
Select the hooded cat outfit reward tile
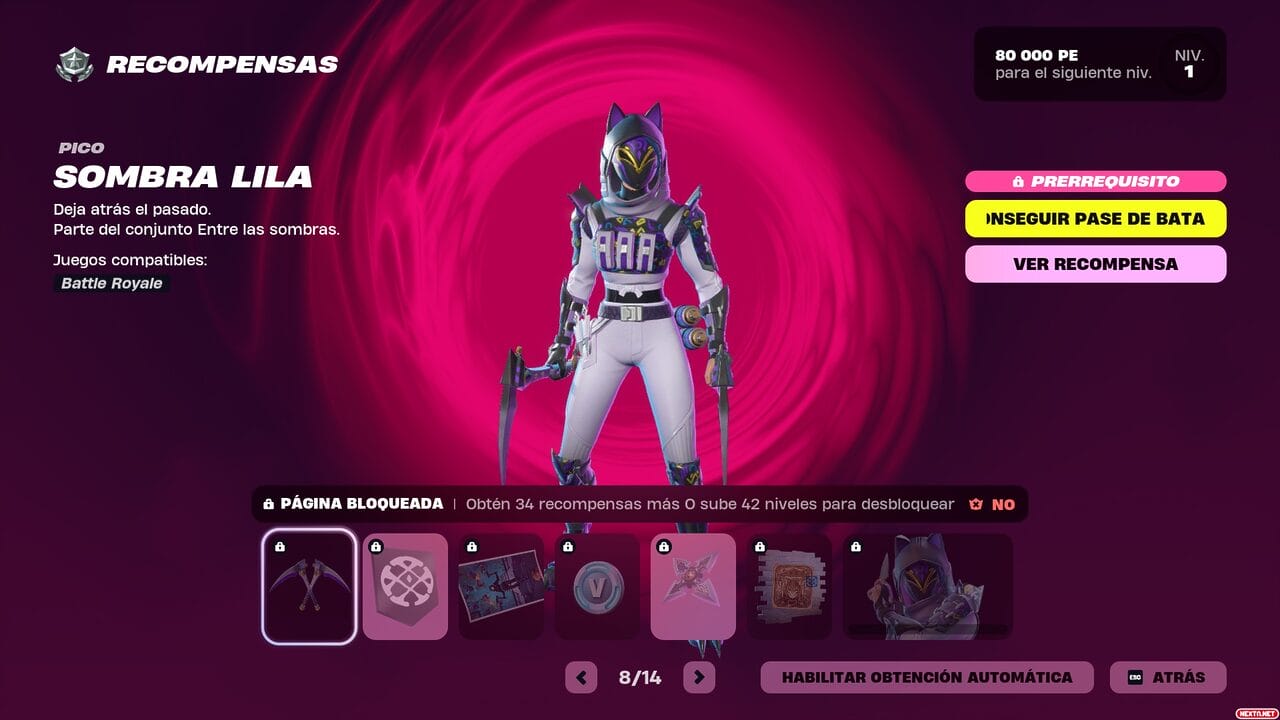(x=927, y=586)
